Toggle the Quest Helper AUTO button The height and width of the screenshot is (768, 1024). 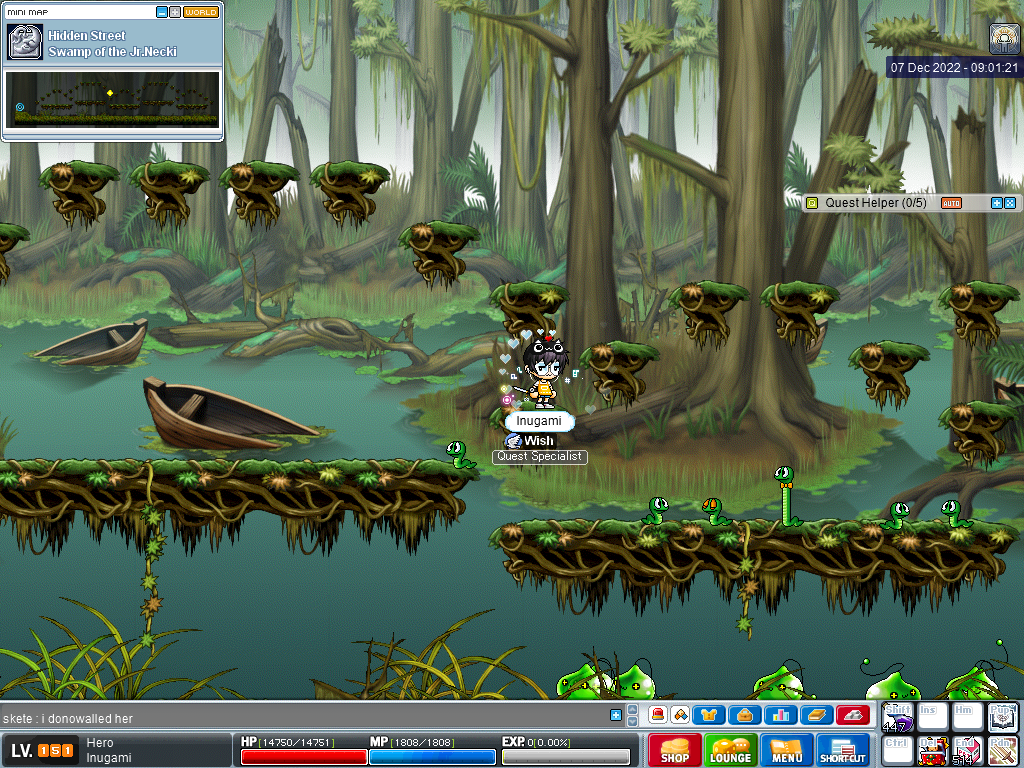coord(951,203)
